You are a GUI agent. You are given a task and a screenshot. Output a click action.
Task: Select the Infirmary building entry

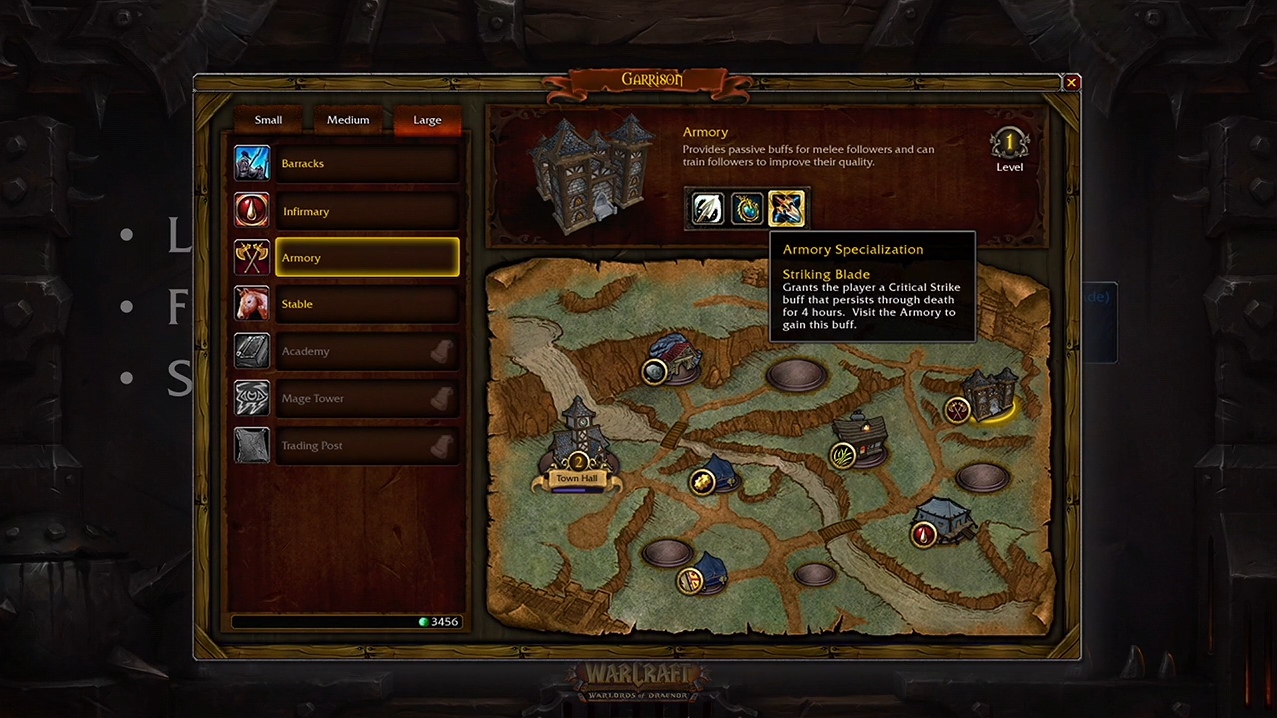(x=366, y=211)
